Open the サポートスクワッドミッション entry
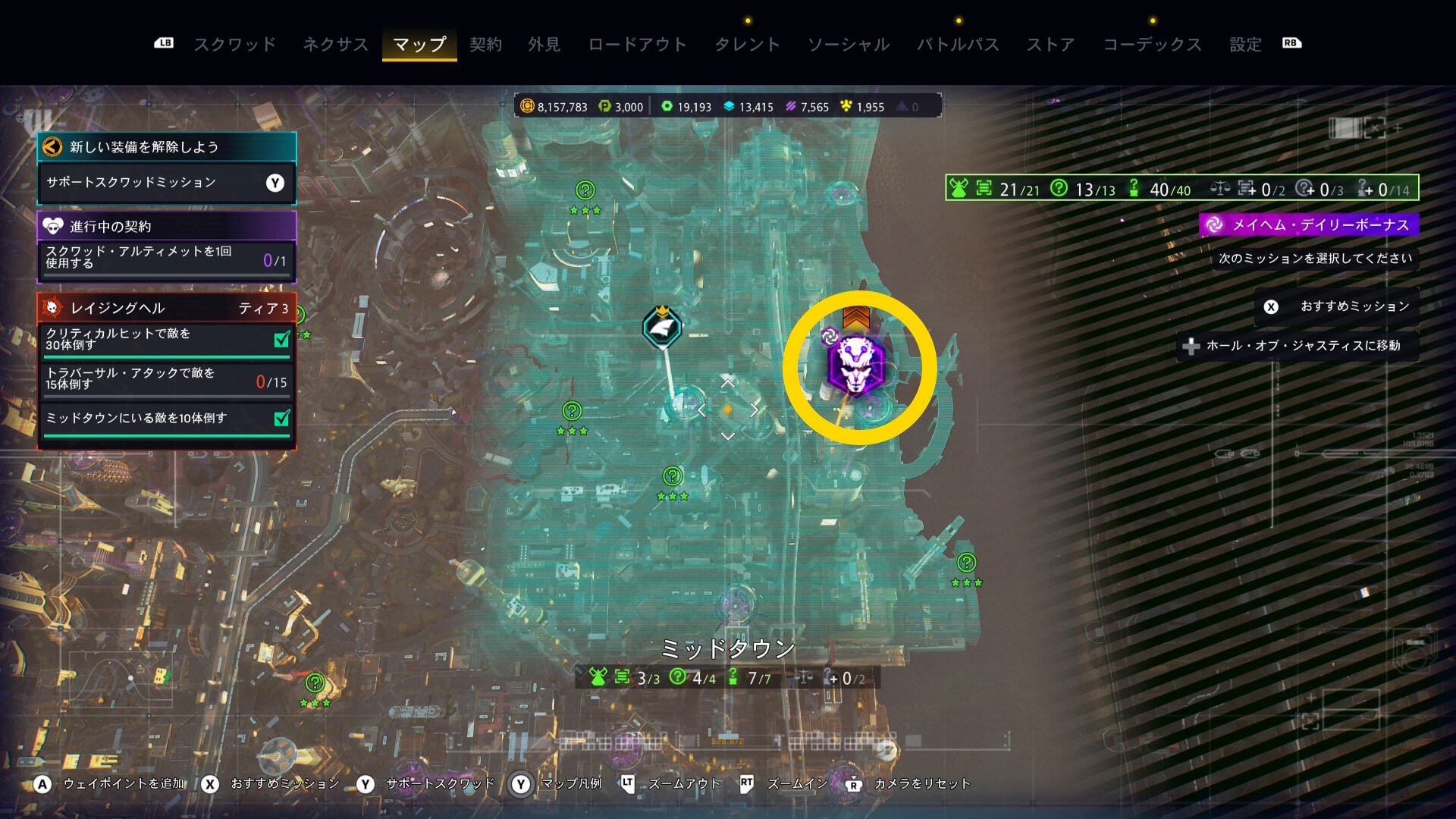Viewport: 1456px width, 819px height. pos(166,183)
